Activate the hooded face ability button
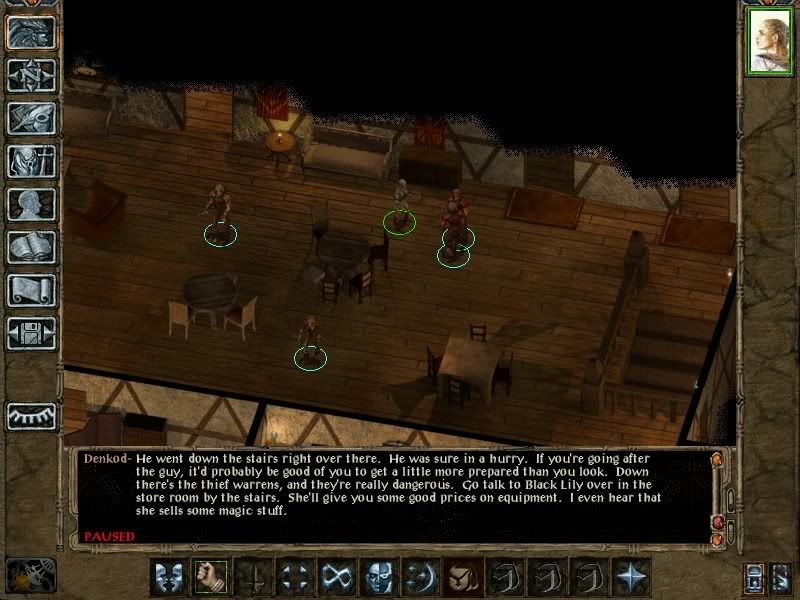Image resolution: width=800 pixels, height=600 pixels. tap(379, 577)
